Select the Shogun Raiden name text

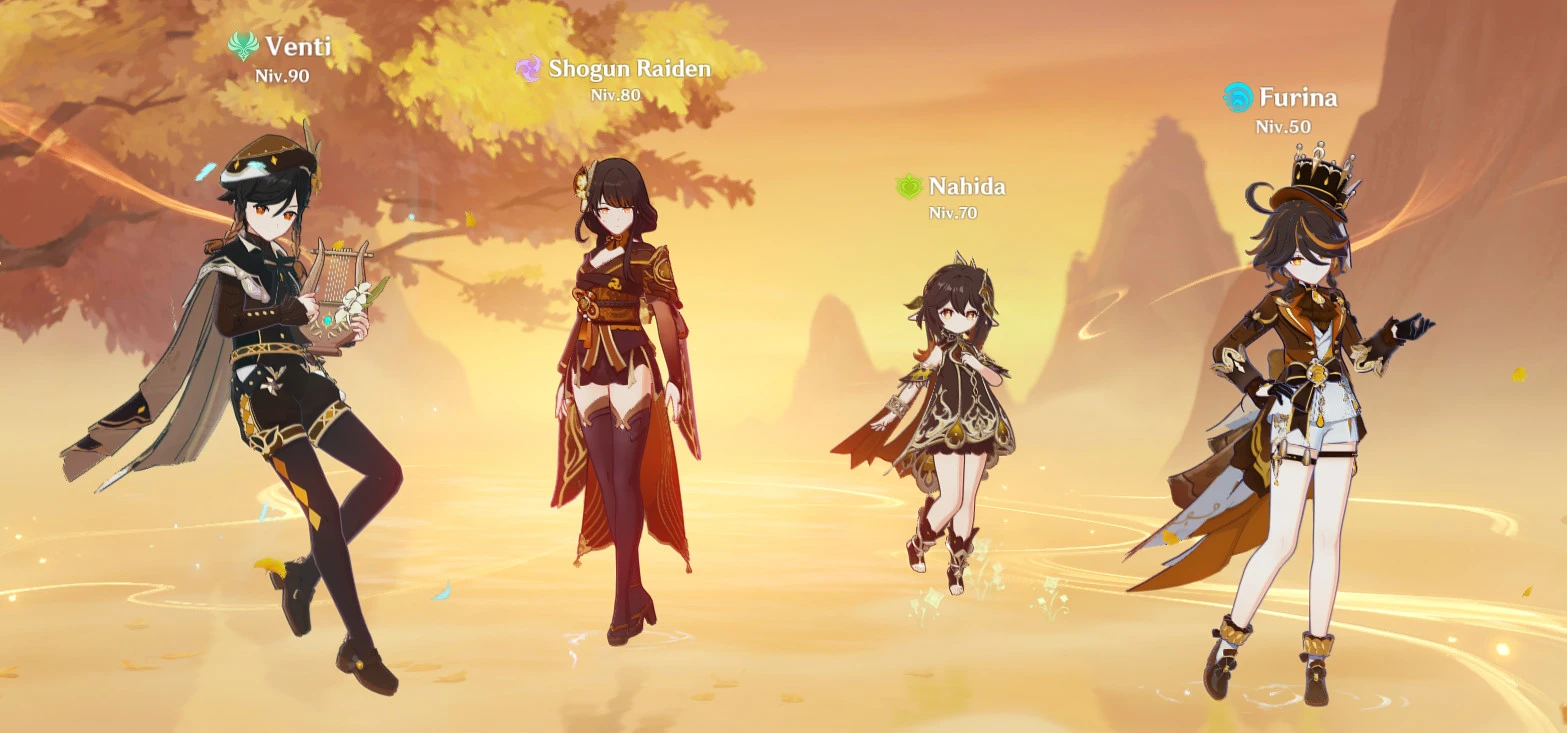(x=628, y=69)
